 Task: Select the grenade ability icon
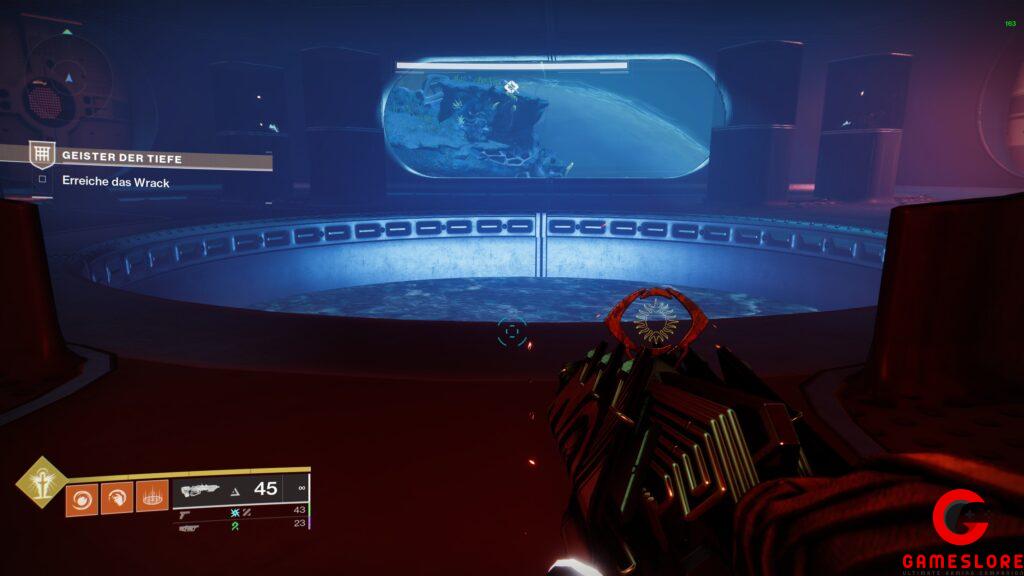tap(82, 497)
